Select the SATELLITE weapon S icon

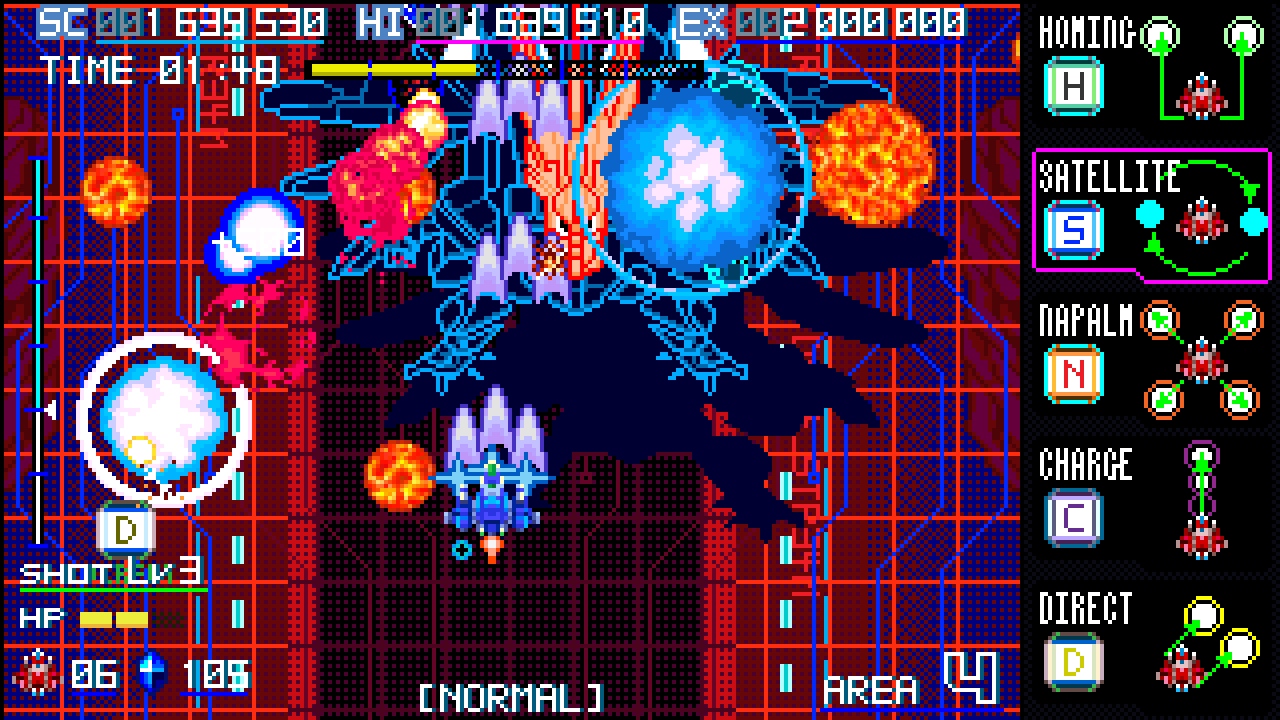pyautogui.click(x=1072, y=230)
